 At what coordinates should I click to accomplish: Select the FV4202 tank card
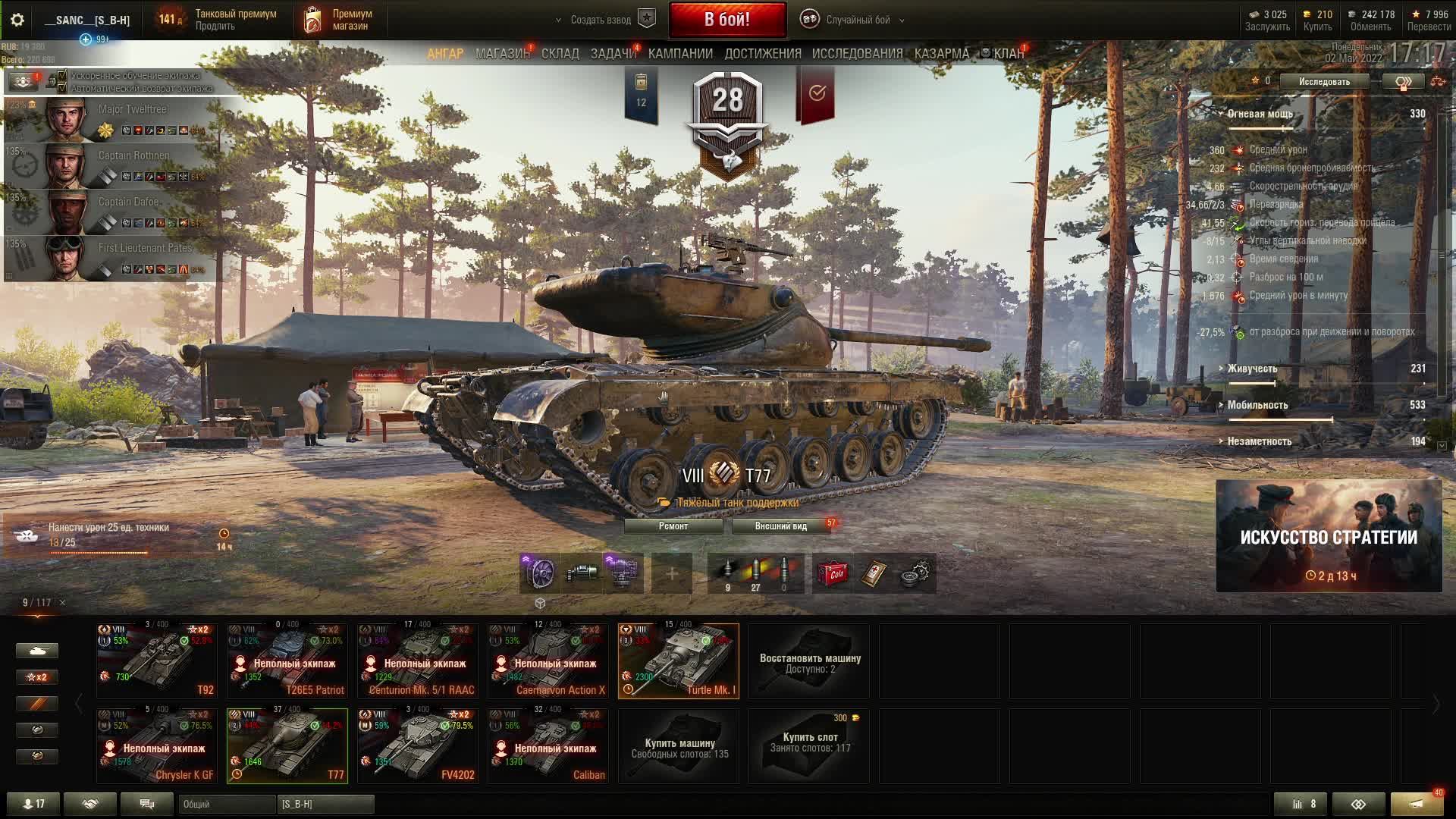418,745
